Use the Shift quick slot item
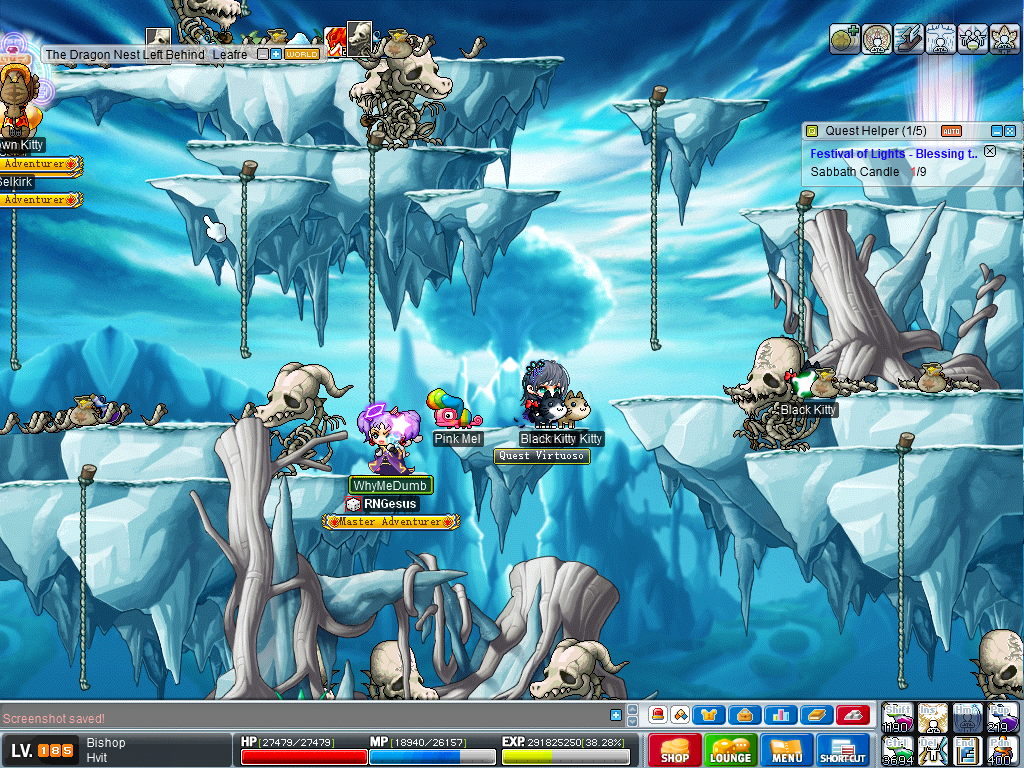The width and height of the screenshot is (1024, 768). pos(897,716)
